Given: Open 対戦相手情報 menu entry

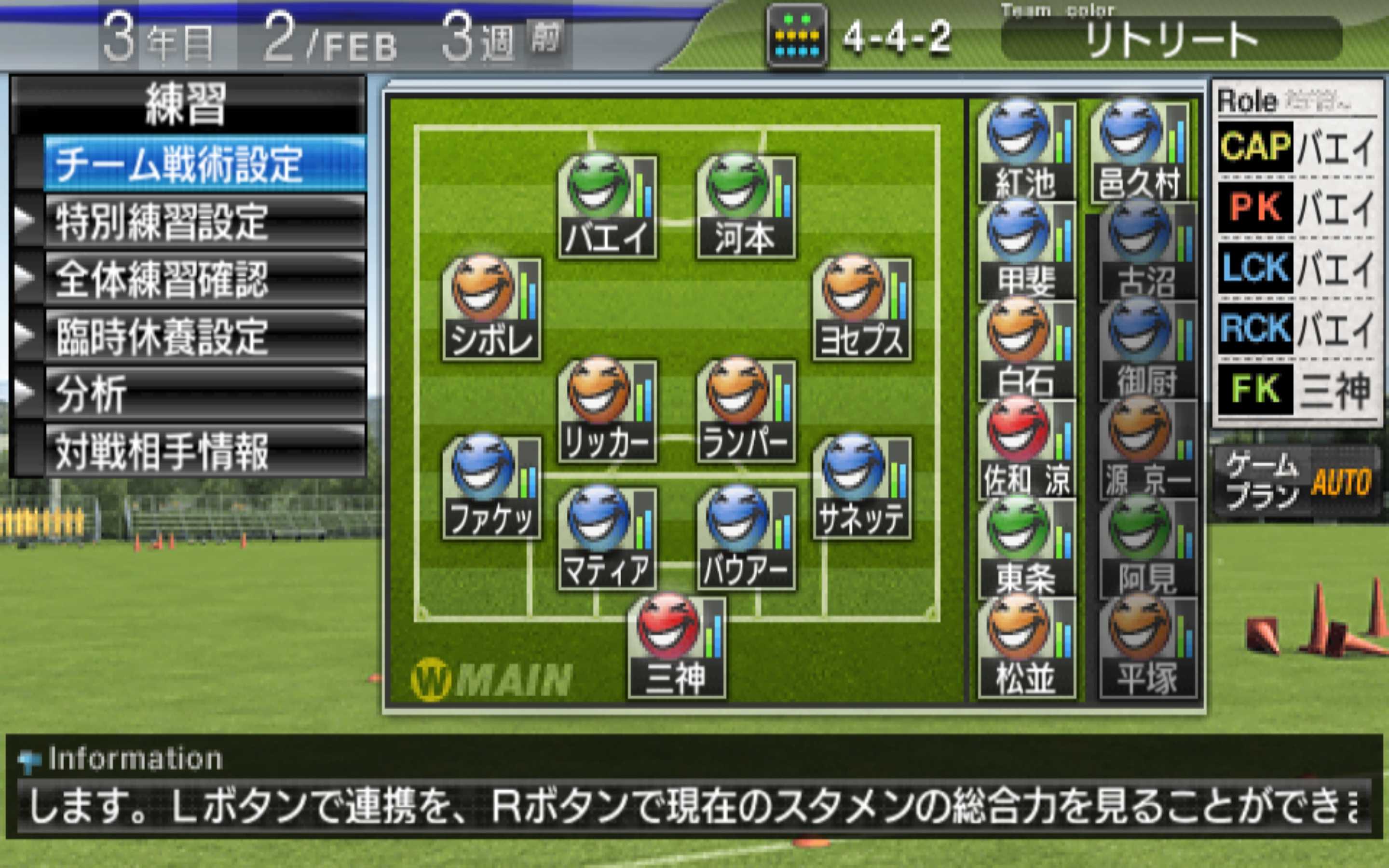Looking at the screenshot, I should tap(204, 451).
